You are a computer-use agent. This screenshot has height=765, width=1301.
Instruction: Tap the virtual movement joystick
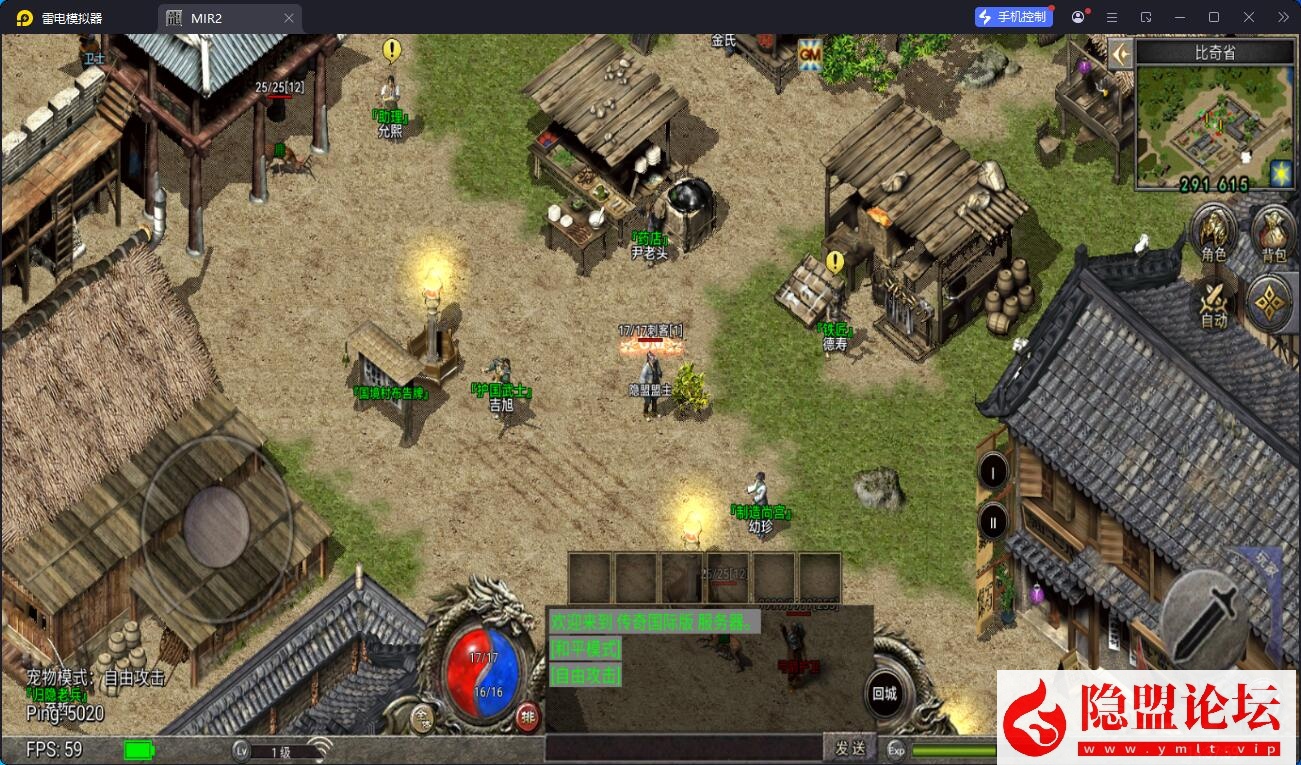(x=215, y=523)
